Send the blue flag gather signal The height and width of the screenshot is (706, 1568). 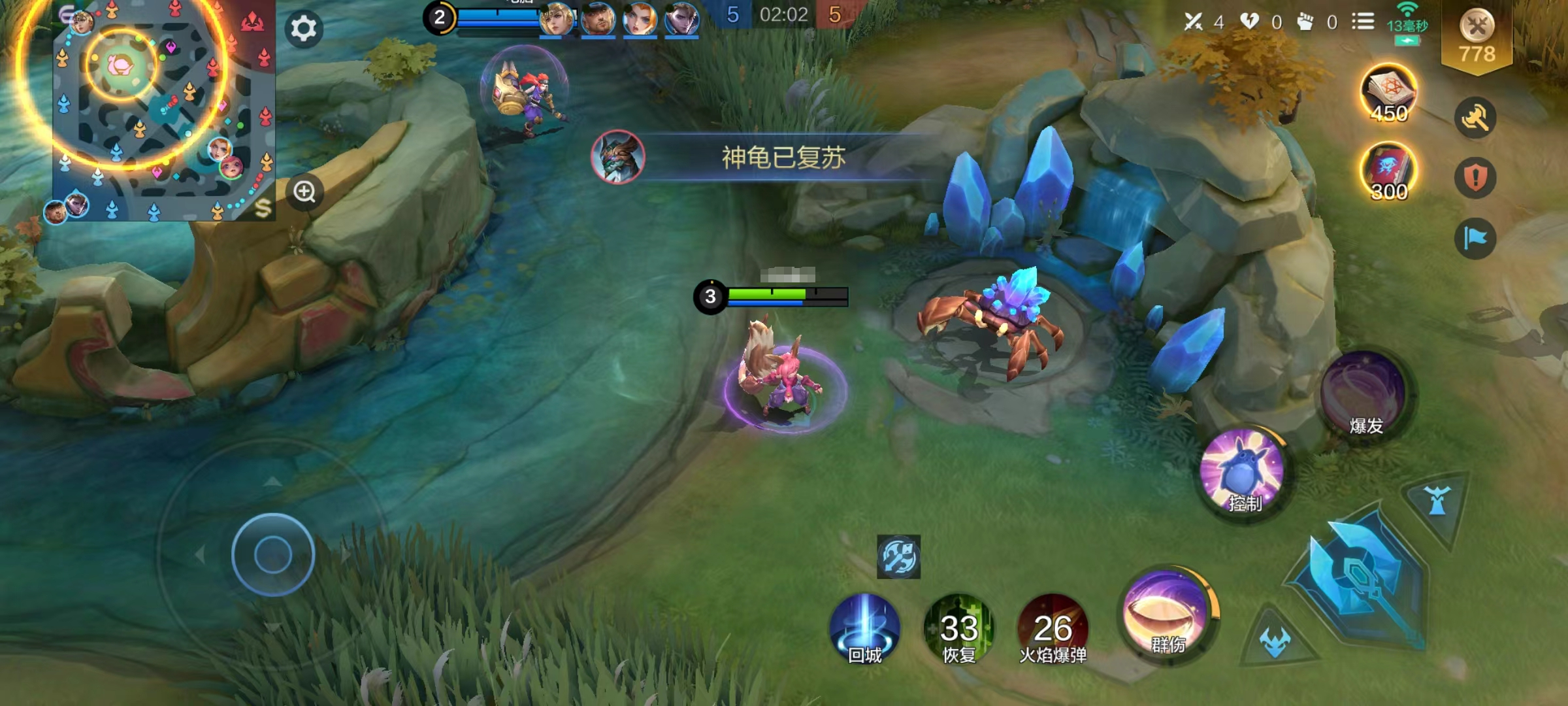pos(1475,238)
